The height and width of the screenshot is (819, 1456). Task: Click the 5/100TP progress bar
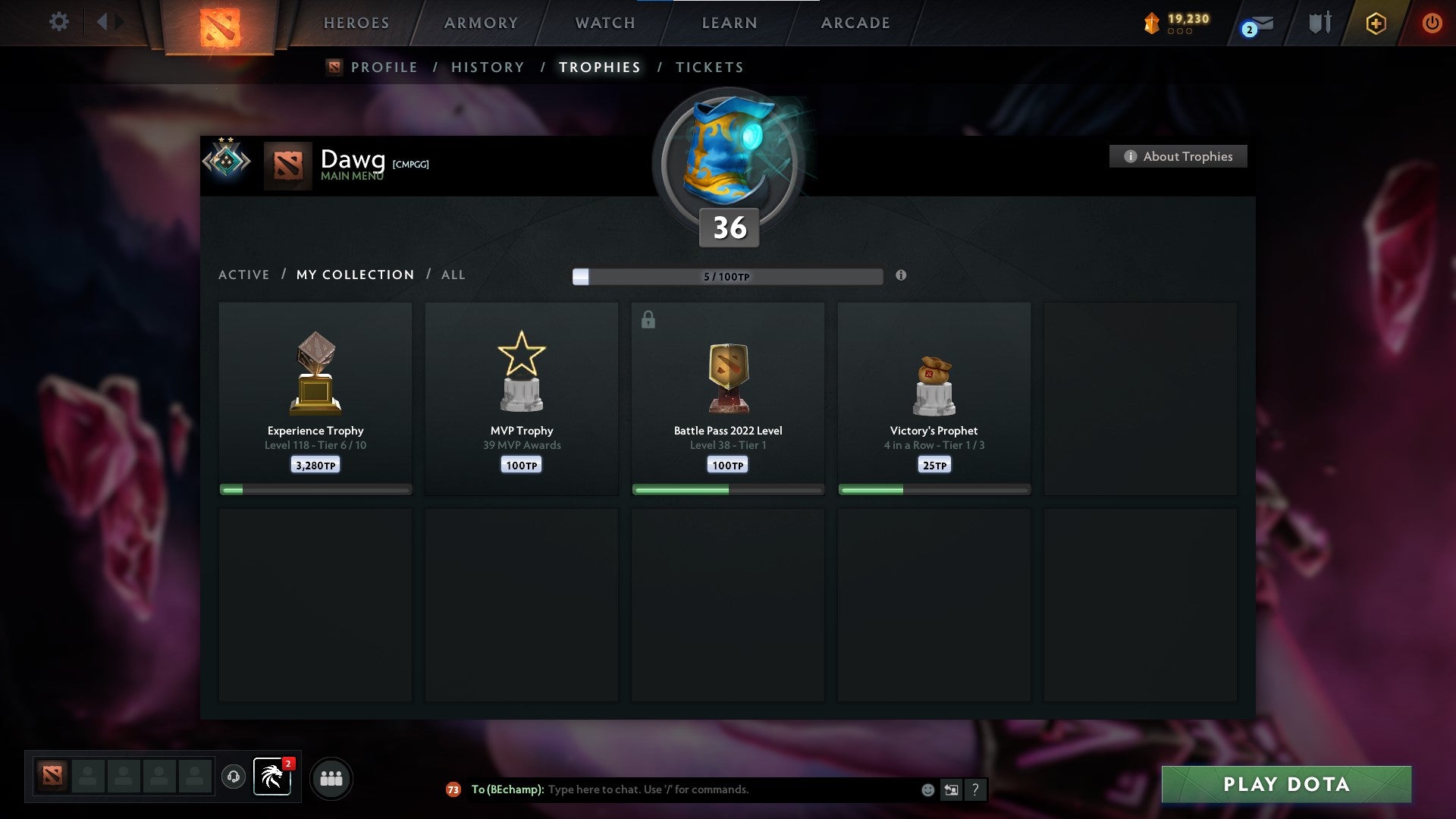point(728,277)
